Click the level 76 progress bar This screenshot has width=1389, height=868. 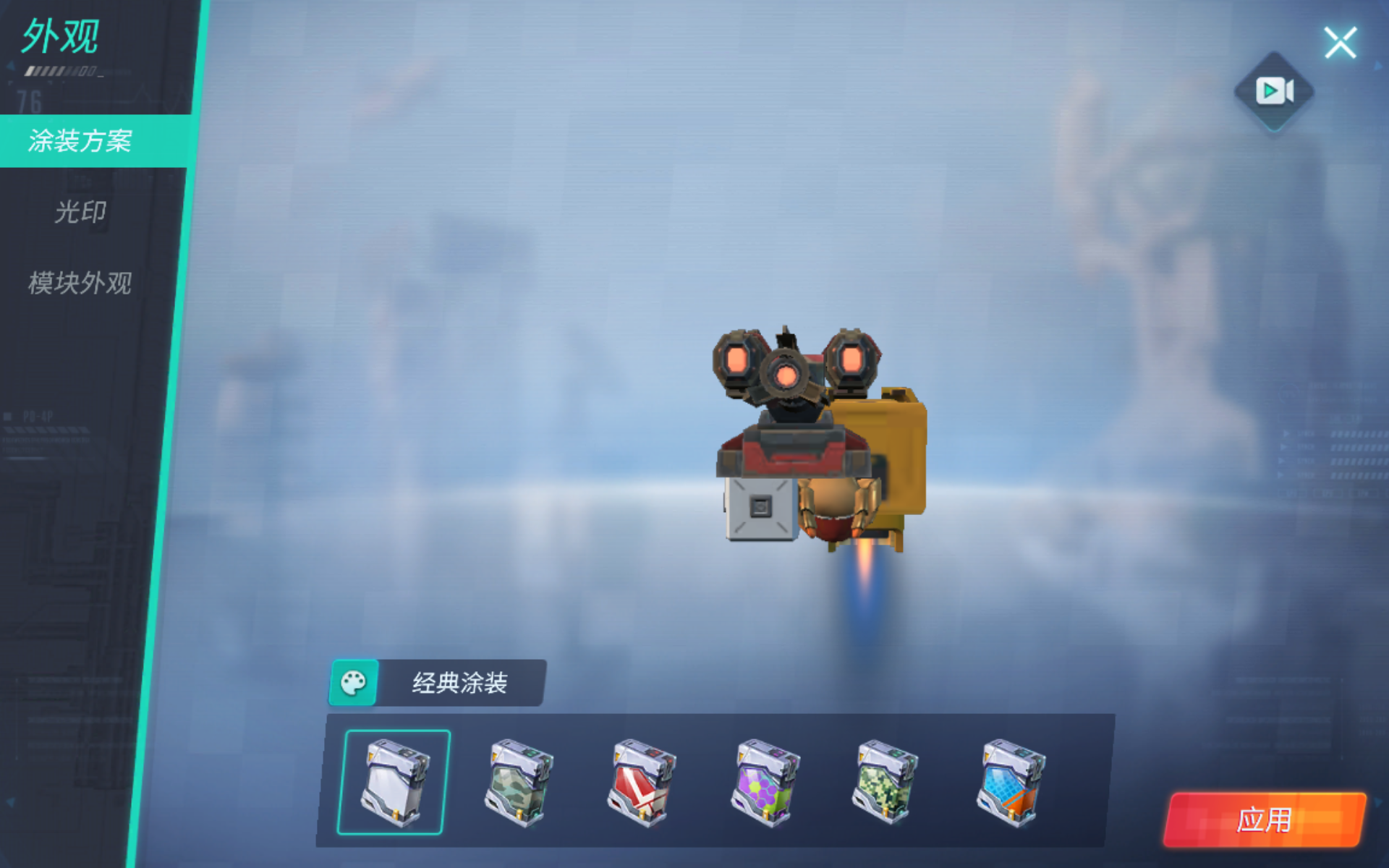pos(58,70)
